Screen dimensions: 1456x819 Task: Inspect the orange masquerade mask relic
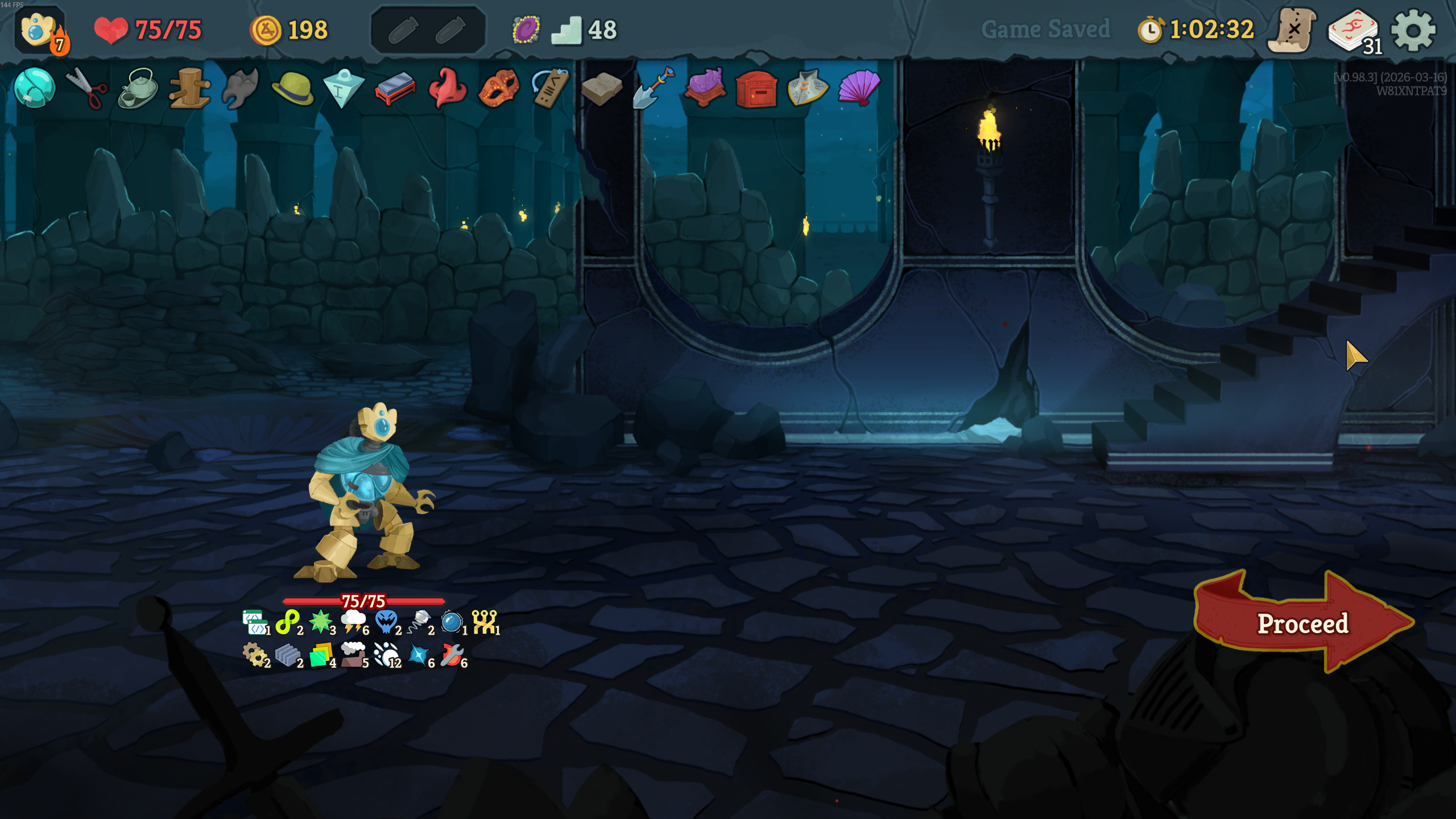[x=498, y=88]
